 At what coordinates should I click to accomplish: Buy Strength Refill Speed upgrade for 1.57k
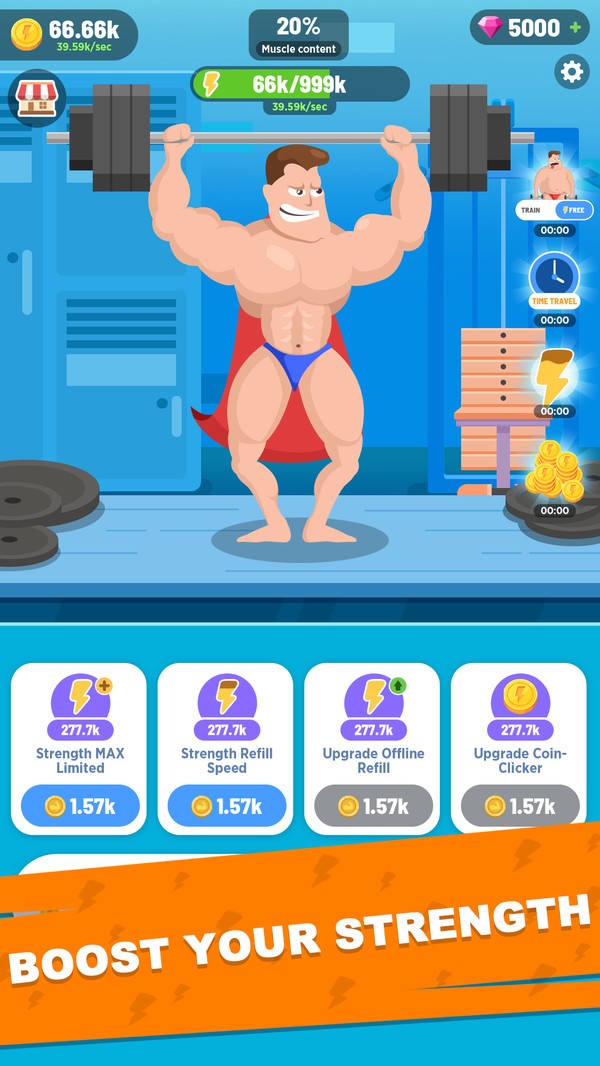(x=226, y=806)
